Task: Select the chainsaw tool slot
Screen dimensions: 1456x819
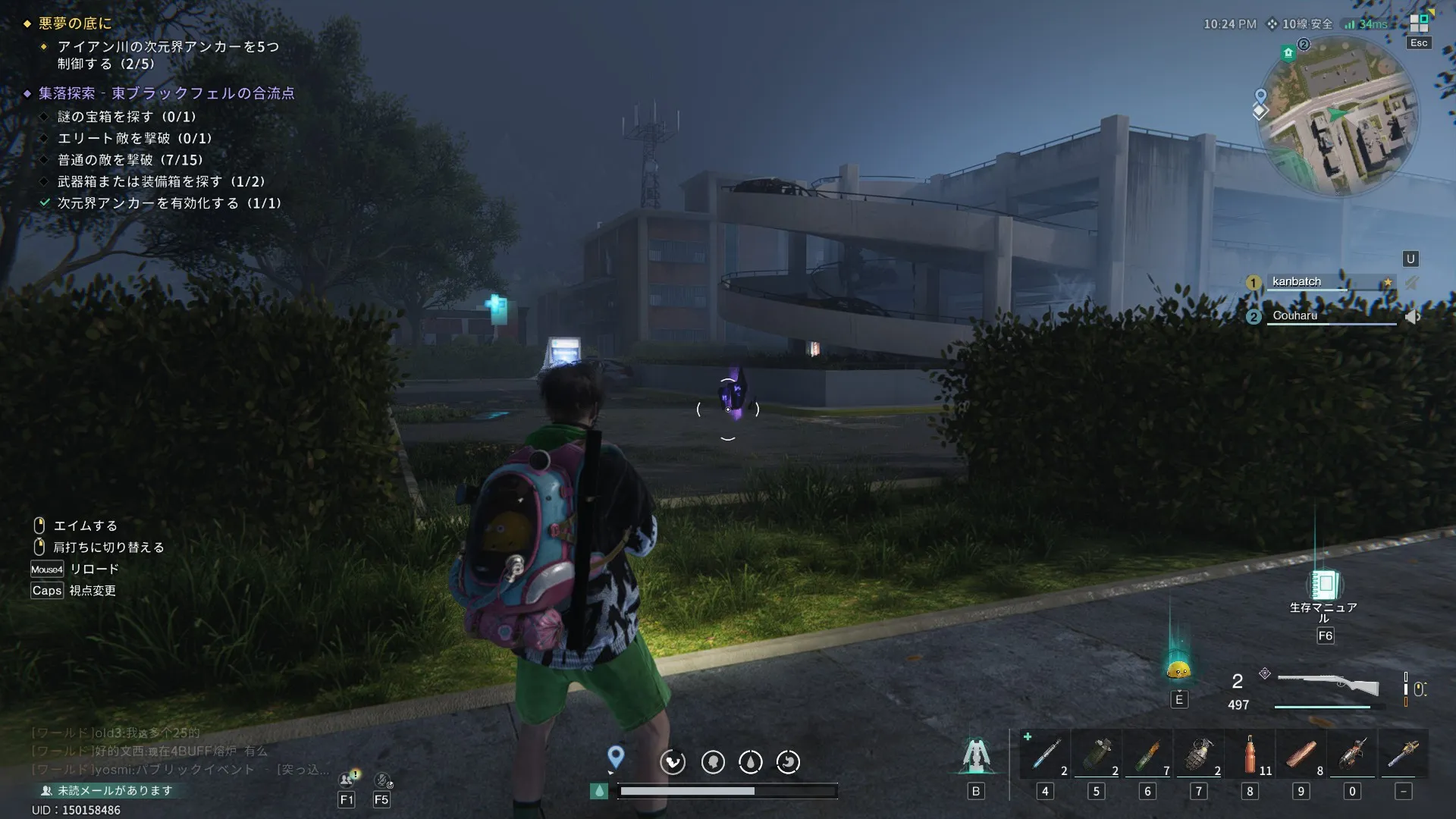Action: point(1352,754)
